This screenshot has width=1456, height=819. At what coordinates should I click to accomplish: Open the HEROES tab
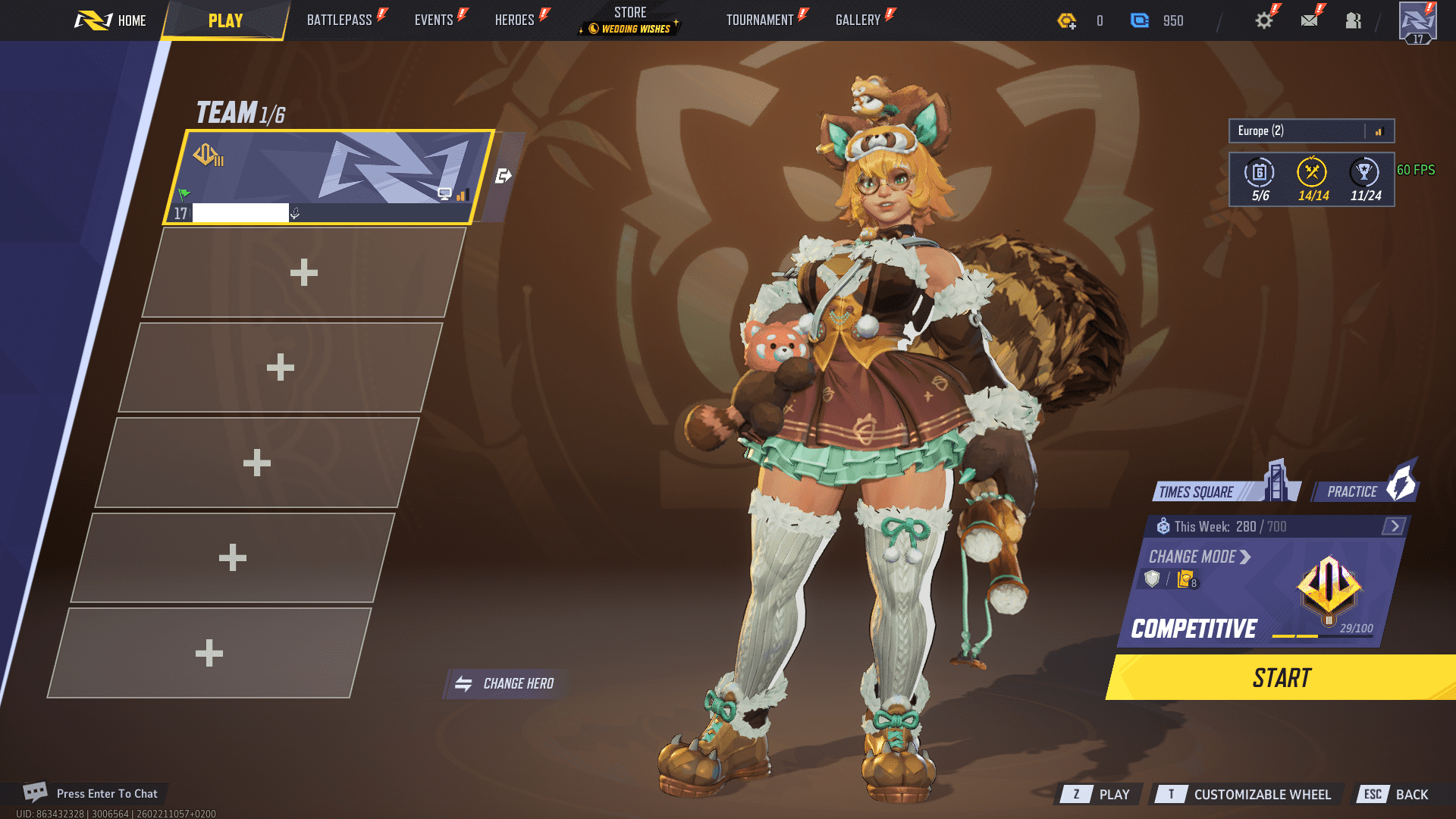click(x=515, y=20)
